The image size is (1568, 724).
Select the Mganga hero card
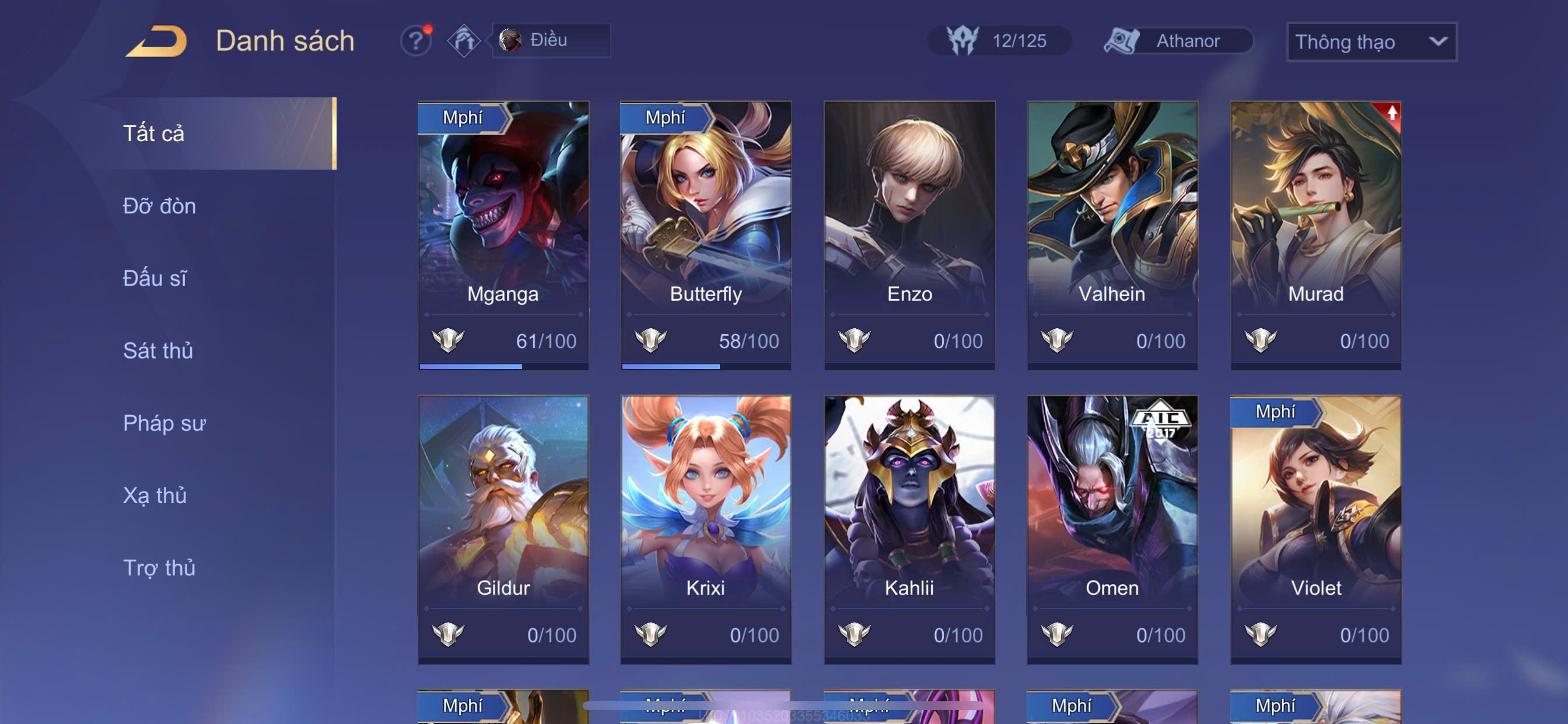503,235
